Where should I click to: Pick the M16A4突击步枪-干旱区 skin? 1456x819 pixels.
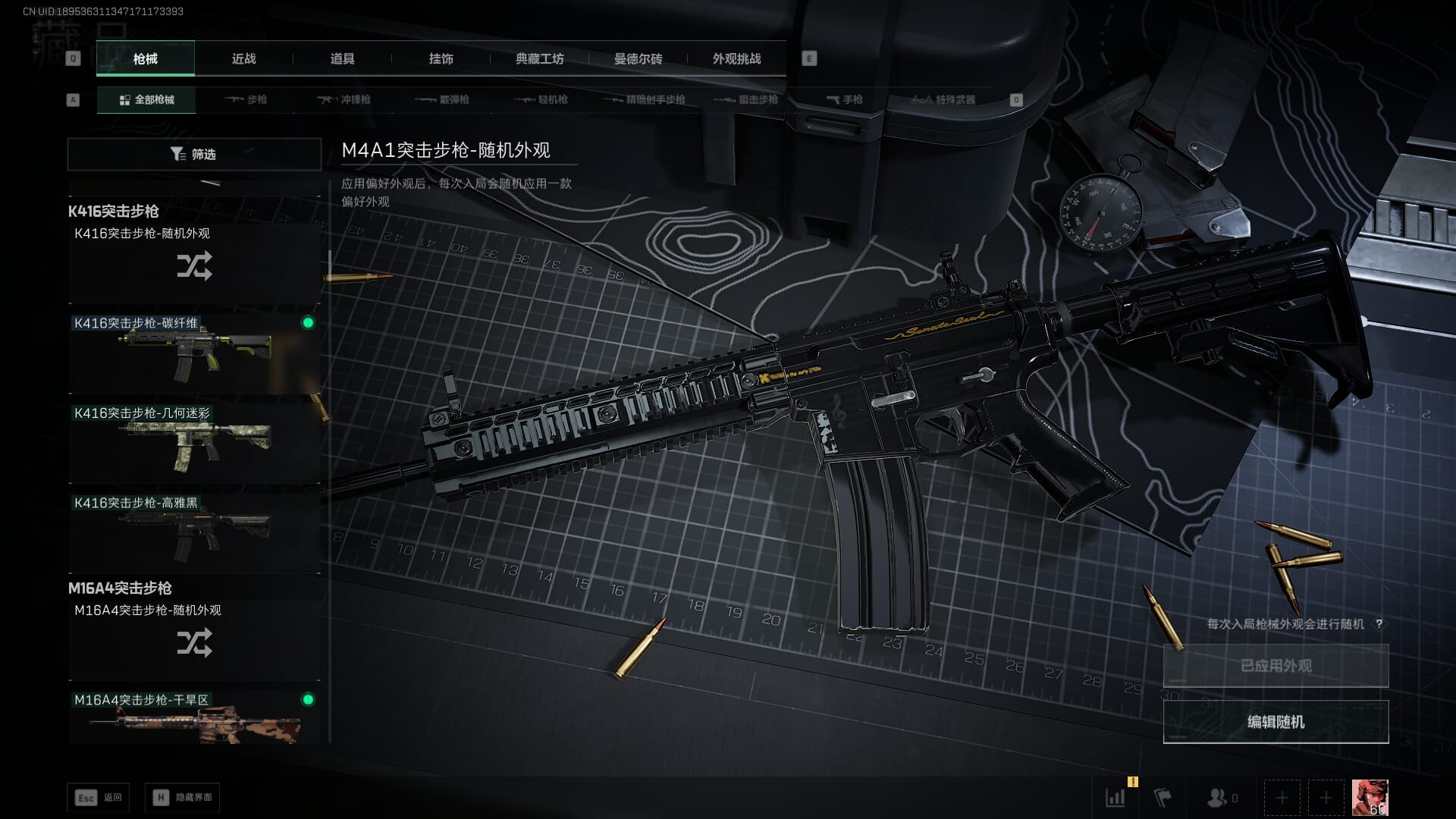(194, 717)
